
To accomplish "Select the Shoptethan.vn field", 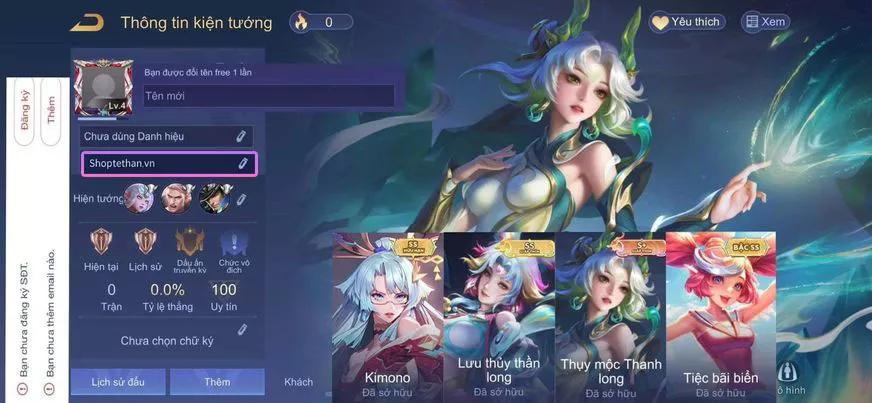I will pyautogui.click(x=168, y=163).
